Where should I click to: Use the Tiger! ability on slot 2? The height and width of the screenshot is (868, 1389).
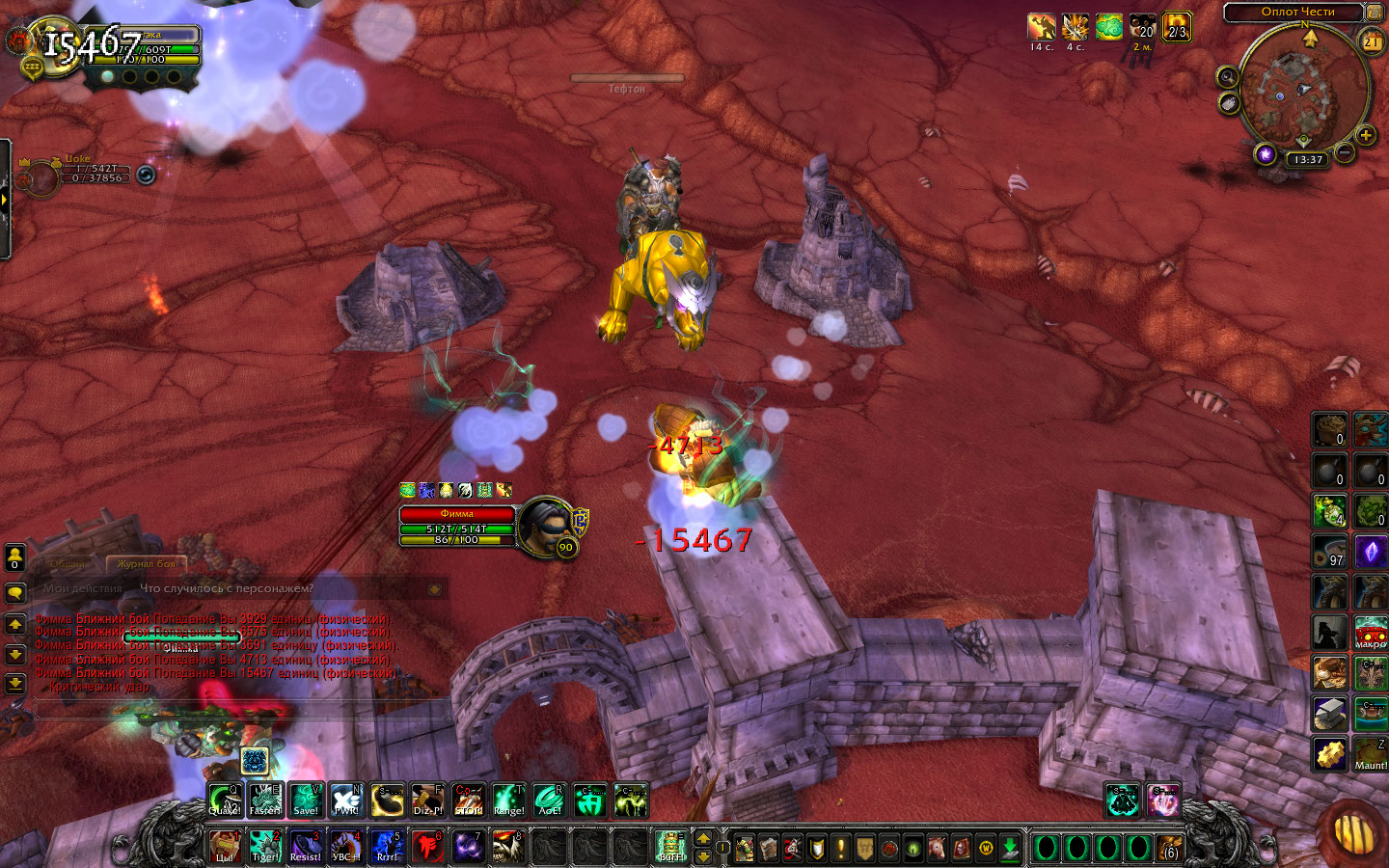(265, 846)
